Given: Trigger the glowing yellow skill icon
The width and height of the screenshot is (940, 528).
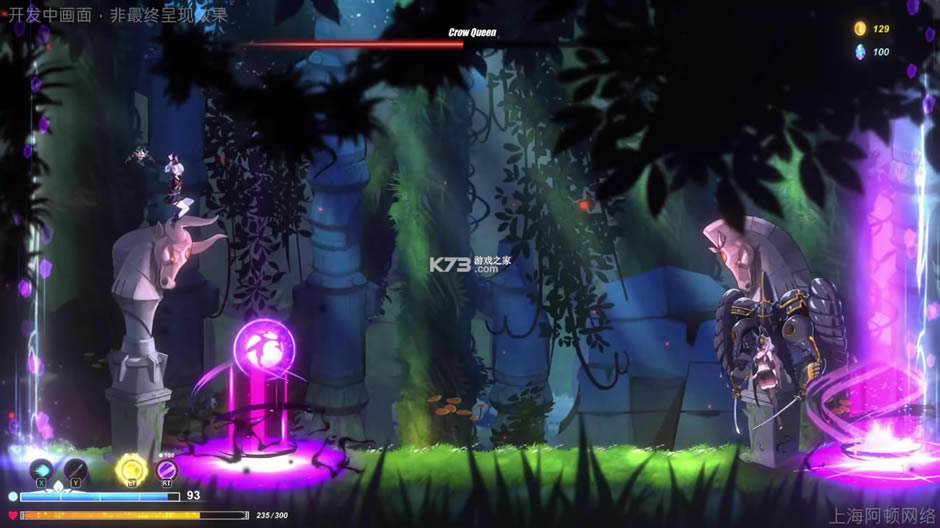Looking at the screenshot, I should point(131,468).
